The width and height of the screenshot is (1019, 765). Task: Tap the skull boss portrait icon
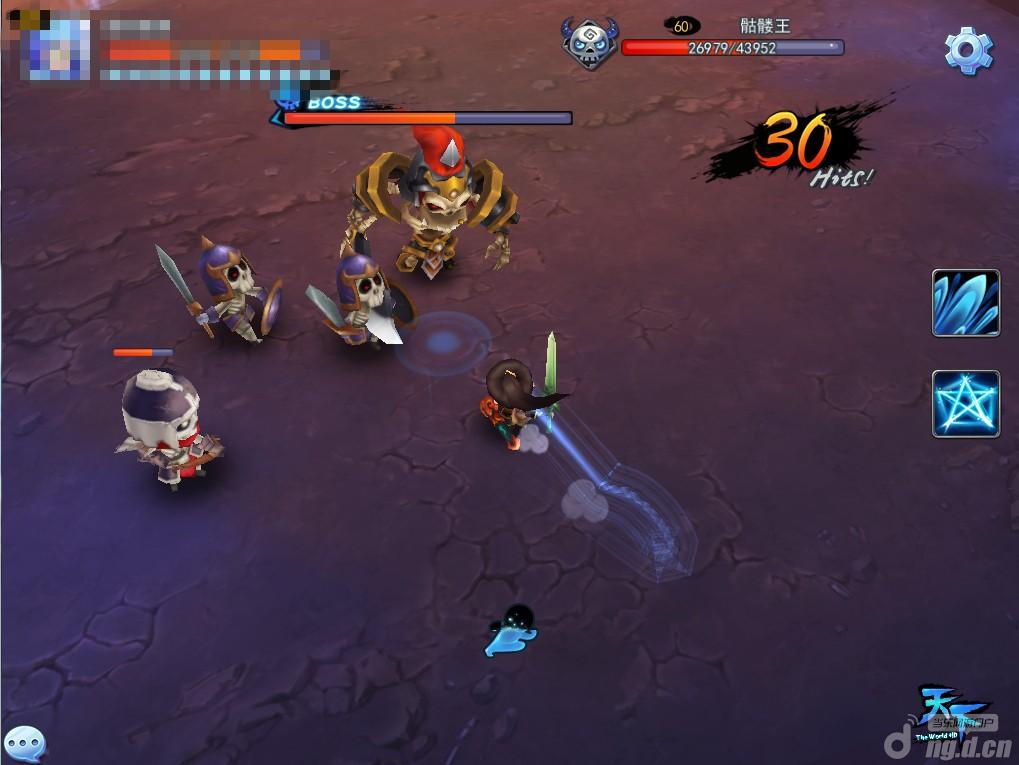589,46
